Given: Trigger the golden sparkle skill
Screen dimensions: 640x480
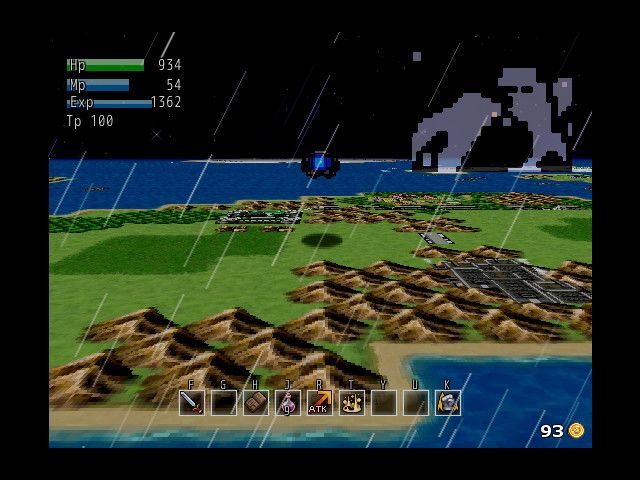Looking at the screenshot, I should click(x=352, y=403).
